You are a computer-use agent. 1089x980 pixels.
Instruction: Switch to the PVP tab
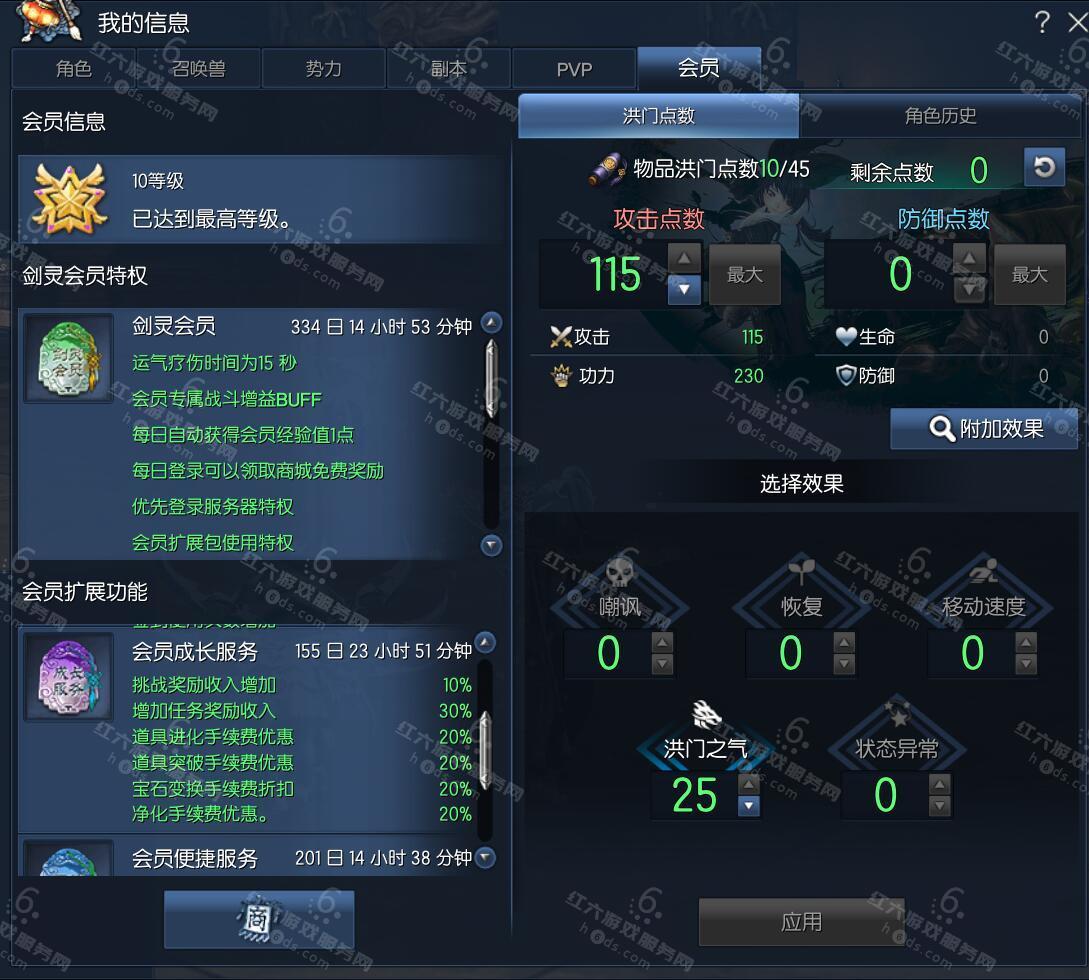tap(574, 69)
